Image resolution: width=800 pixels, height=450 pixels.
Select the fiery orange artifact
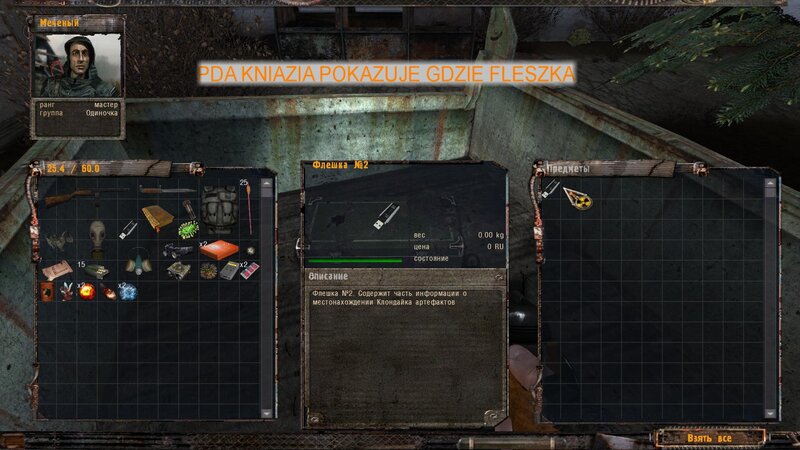tap(86, 292)
